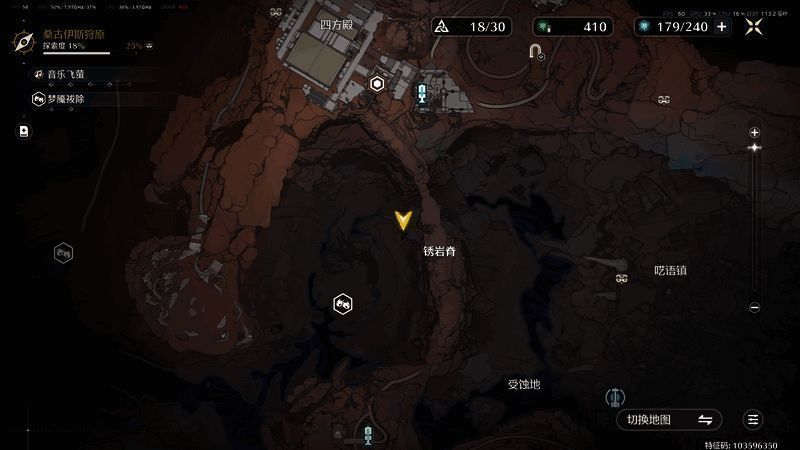This screenshot has height=450, width=800.
Task: Select the circular tower marker near 受蚀地
Action: [616, 398]
